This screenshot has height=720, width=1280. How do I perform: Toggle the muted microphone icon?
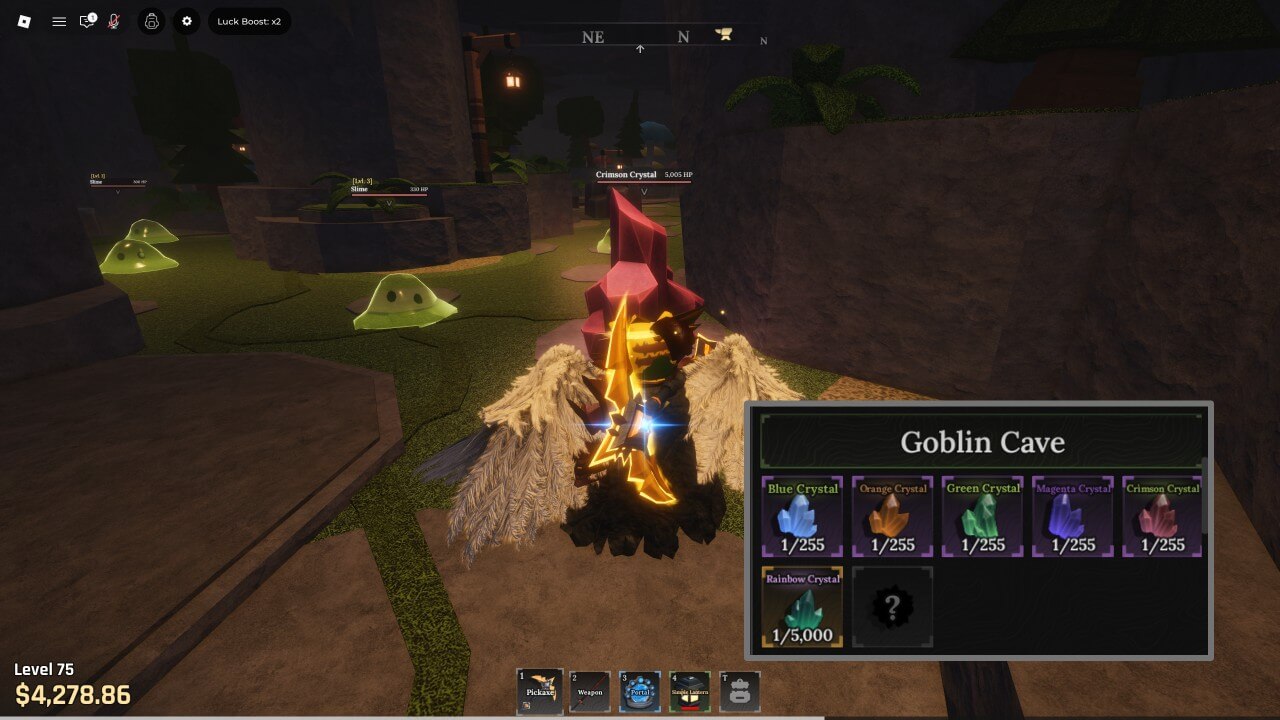[114, 21]
